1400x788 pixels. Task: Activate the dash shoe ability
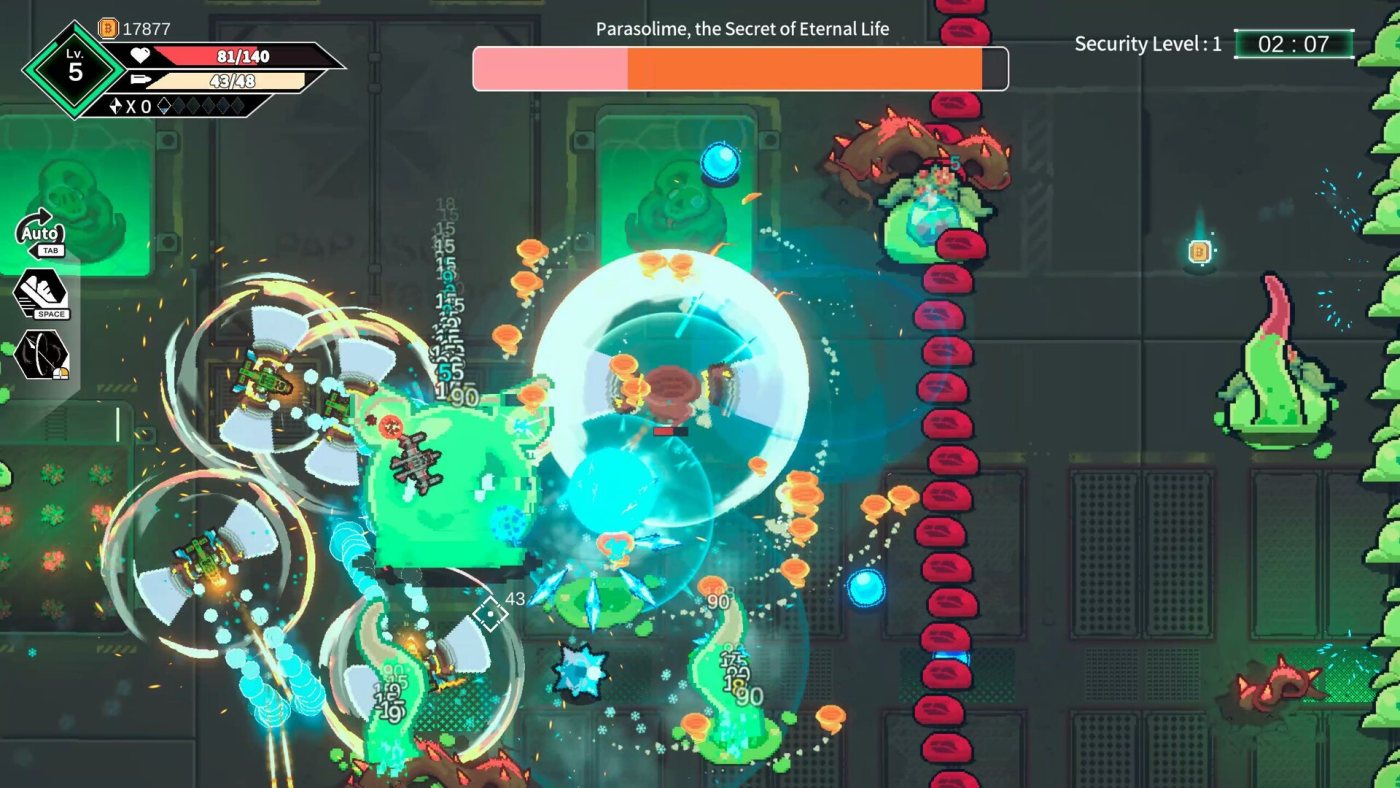pyautogui.click(x=41, y=294)
